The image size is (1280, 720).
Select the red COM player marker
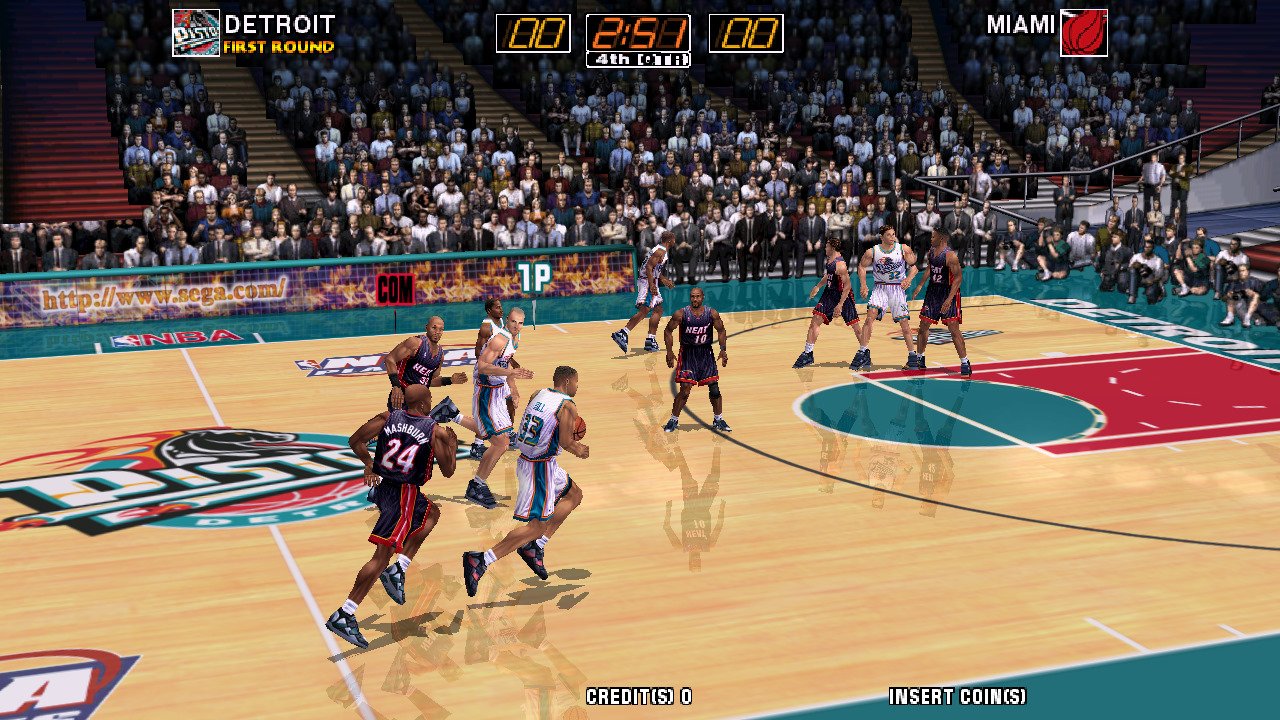point(395,289)
